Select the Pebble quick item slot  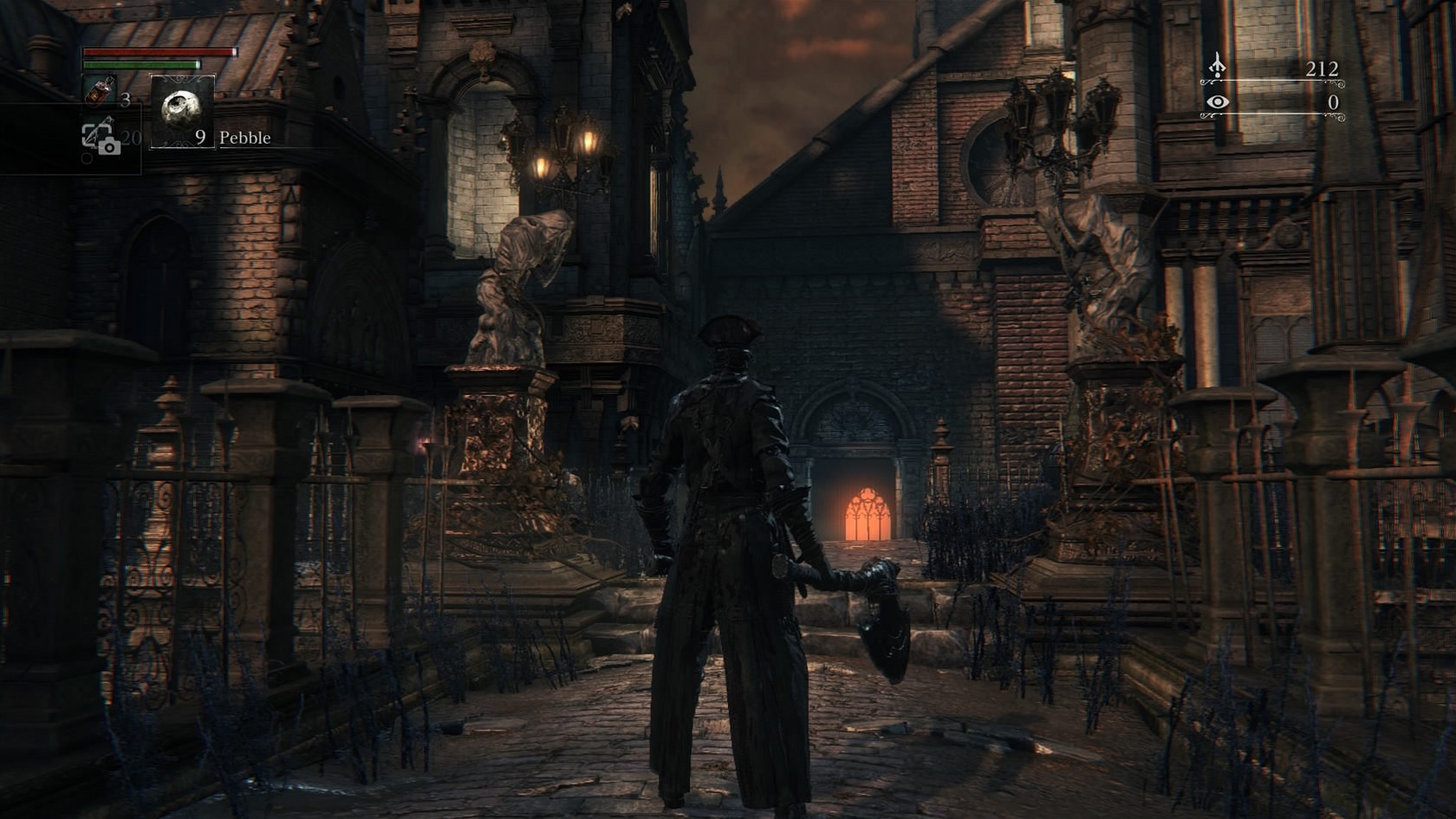tap(182, 112)
